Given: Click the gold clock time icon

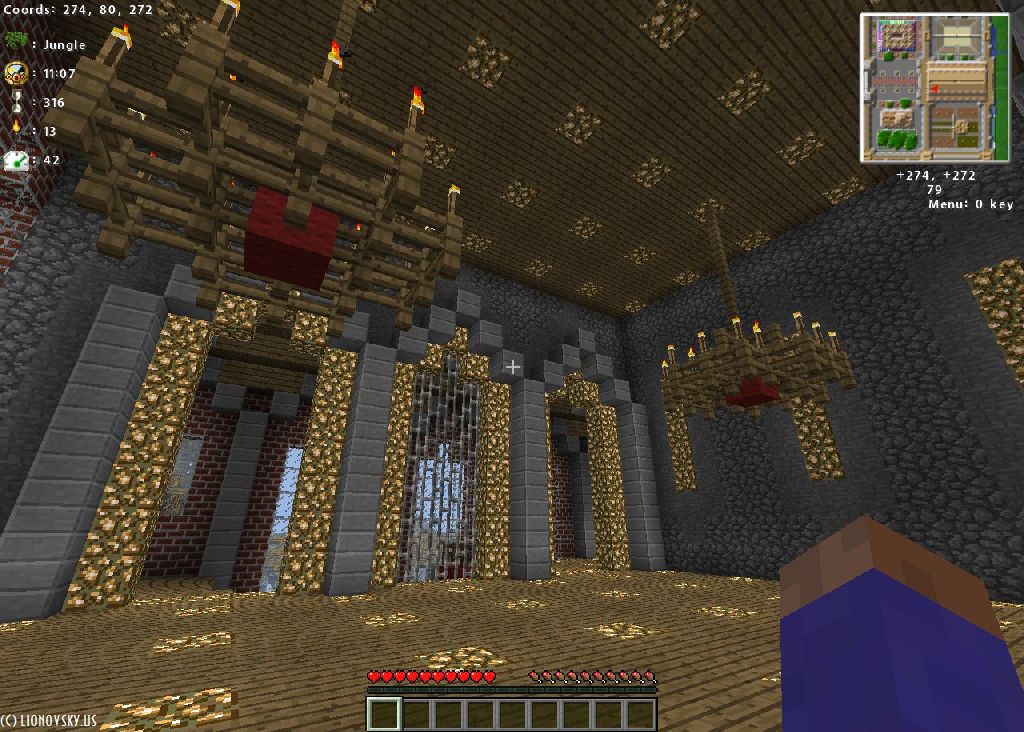Looking at the screenshot, I should pyautogui.click(x=16, y=72).
